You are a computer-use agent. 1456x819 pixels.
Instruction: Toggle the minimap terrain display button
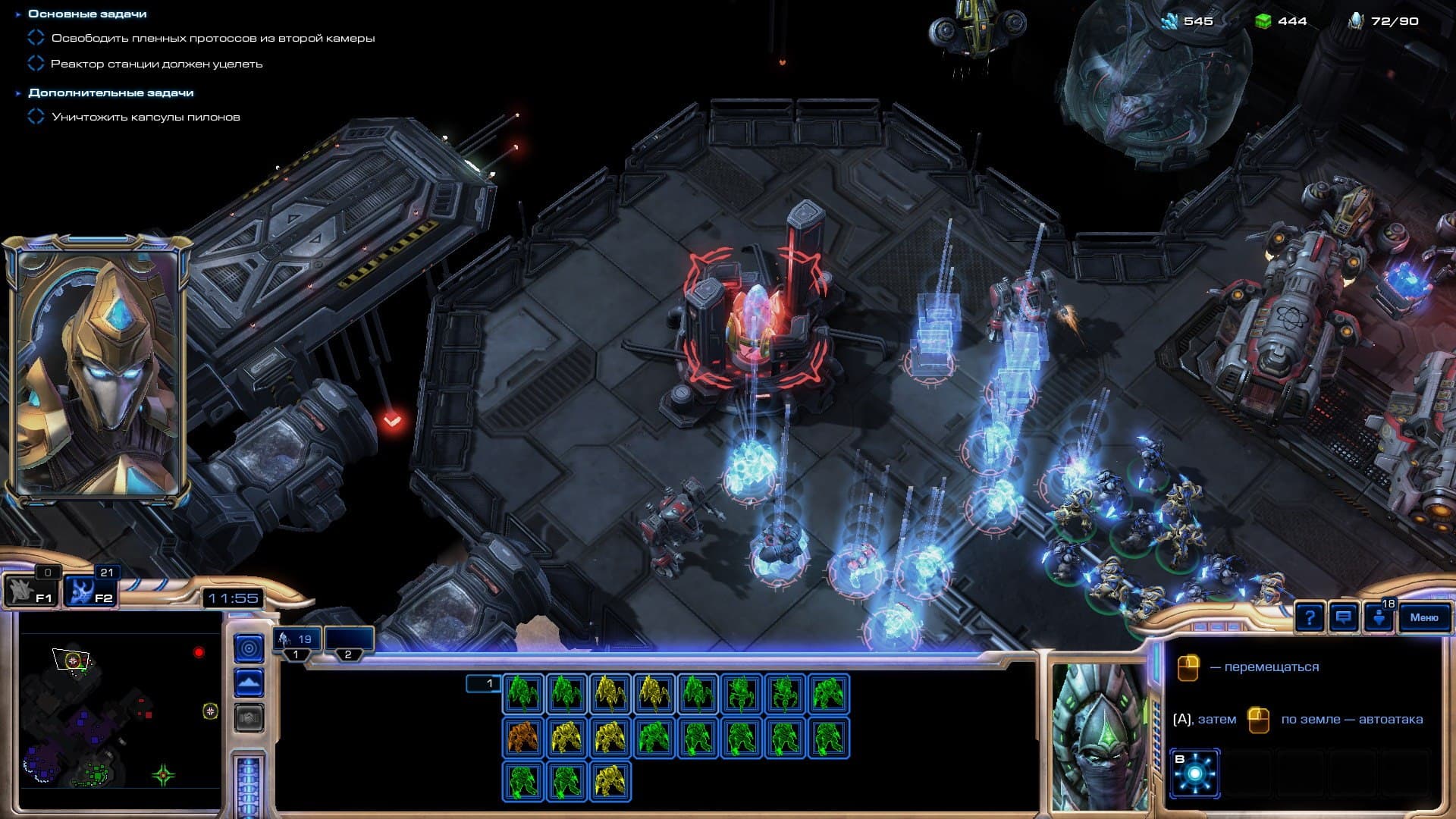[x=249, y=683]
